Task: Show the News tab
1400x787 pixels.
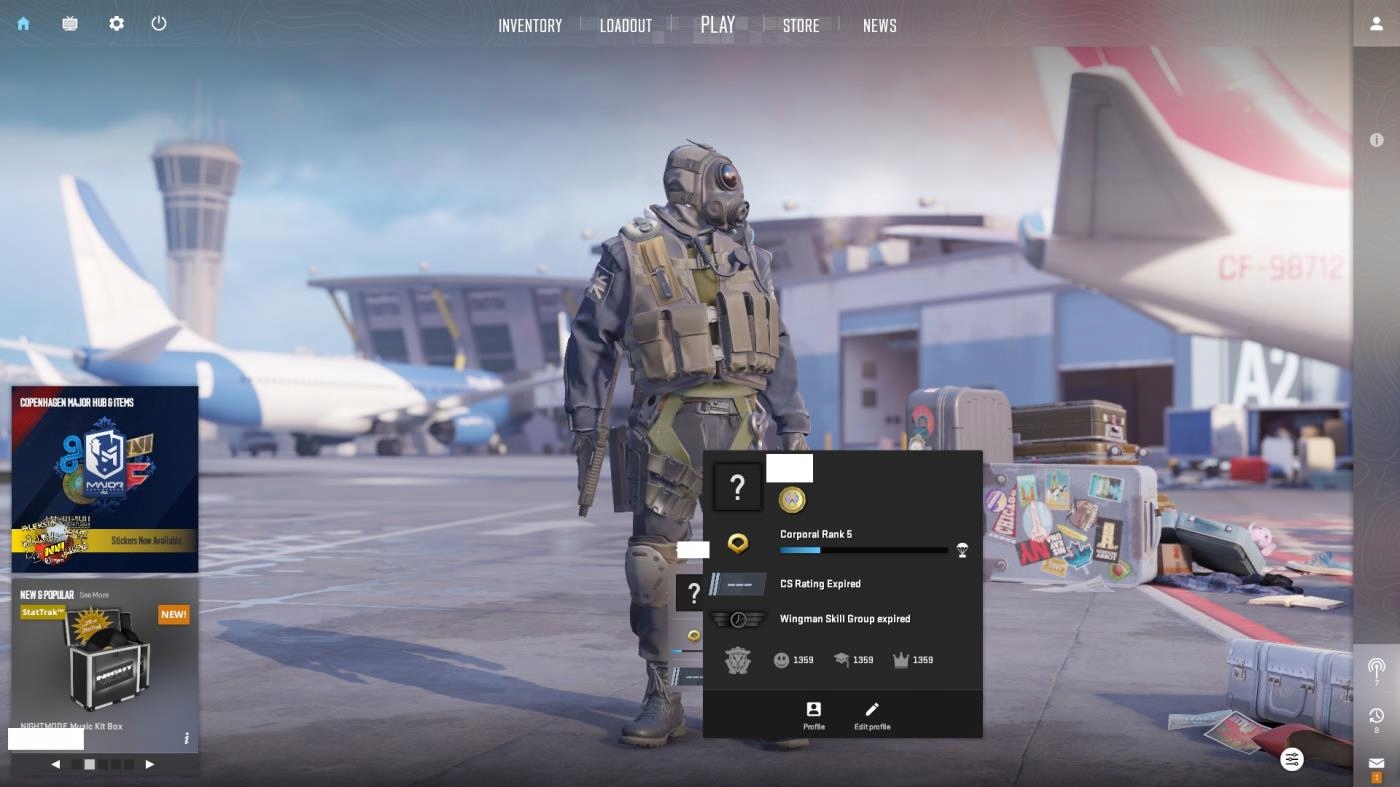Action: coord(880,26)
